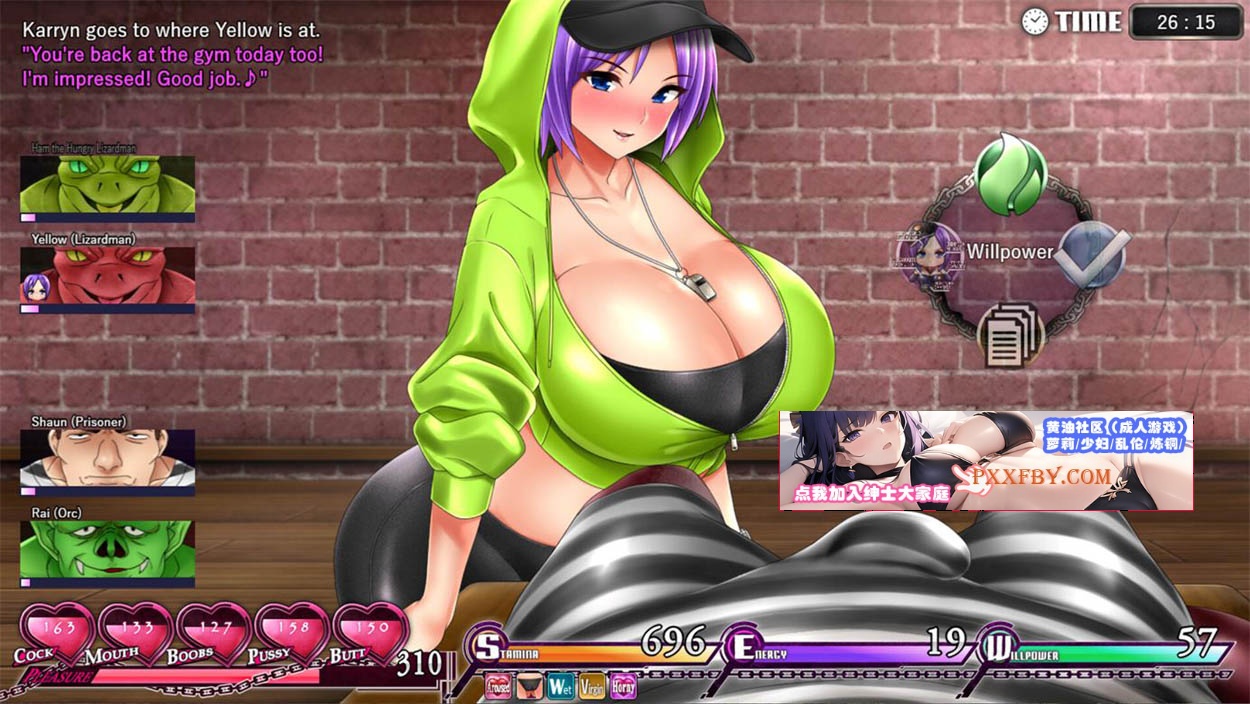The width and height of the screenshot is (1250, 704).
Task: Pick Shaun (Prisoner) portrait
Action: 107,459
